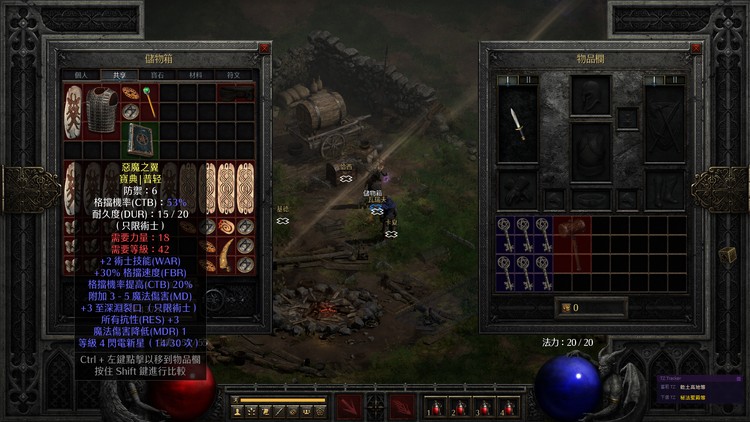
Task: Open the TZ Tracker overlay panel
Action: click(x=690, y=379)
